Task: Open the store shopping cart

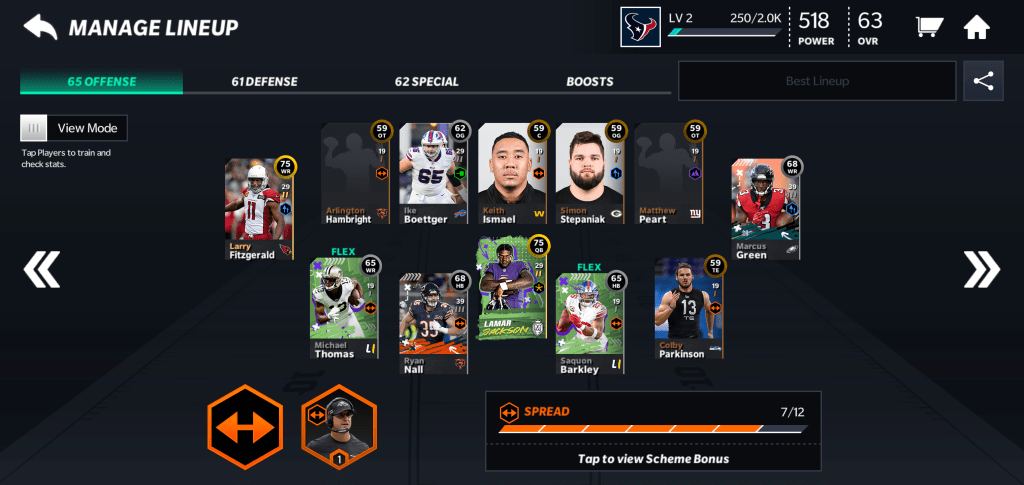Action: pyautogui.click(x=928, y=27)
